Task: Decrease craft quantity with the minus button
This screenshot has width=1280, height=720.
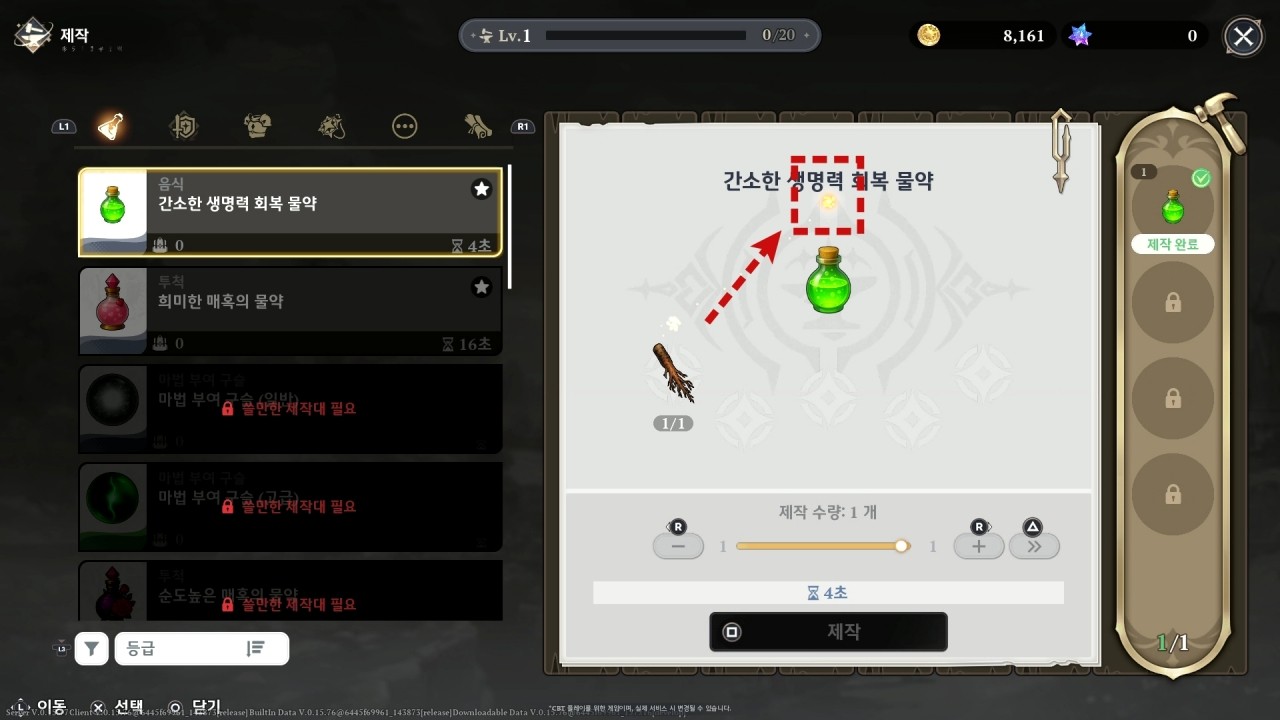Action: point(678,546)
